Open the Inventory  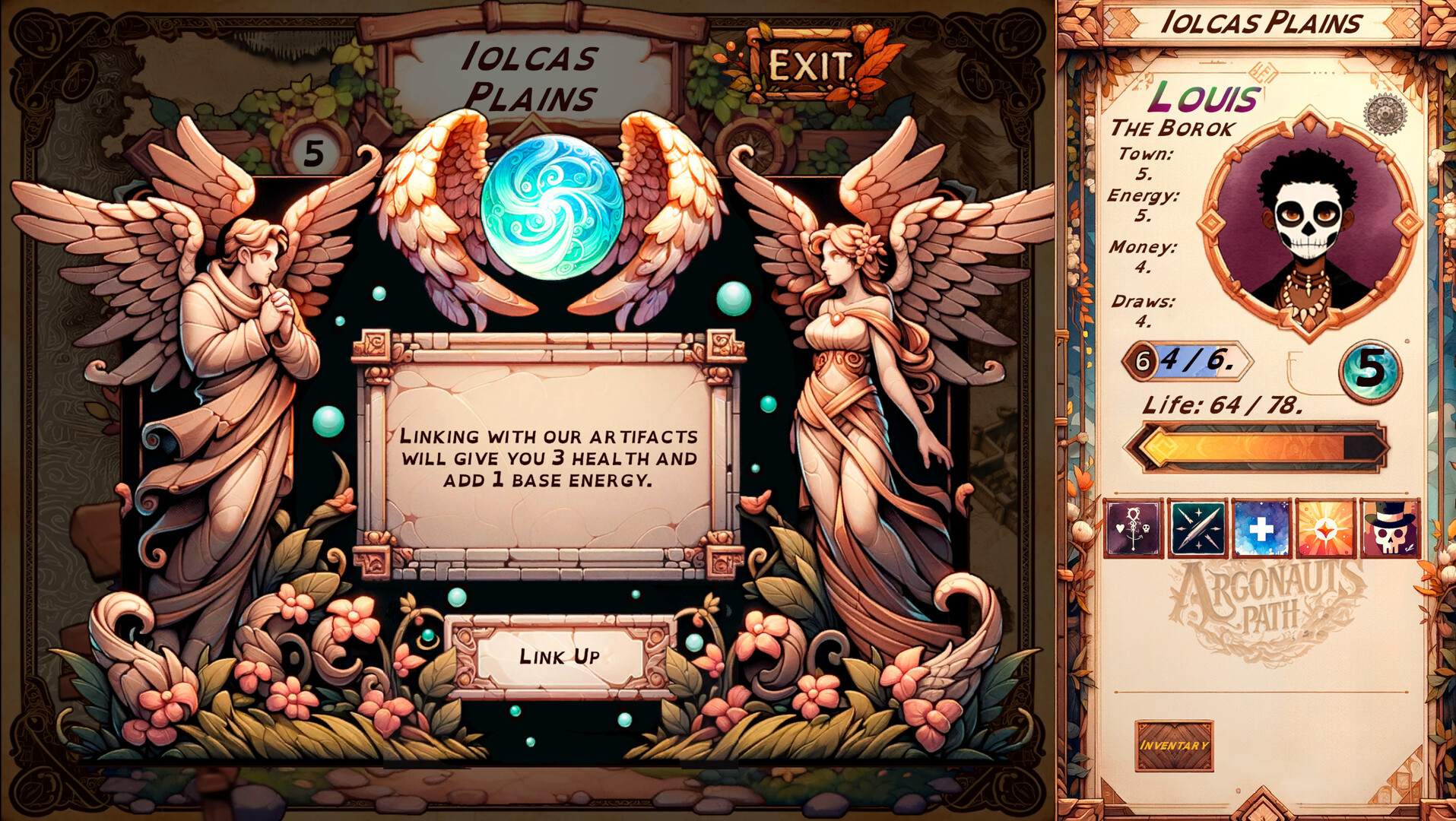[1174, 746]
